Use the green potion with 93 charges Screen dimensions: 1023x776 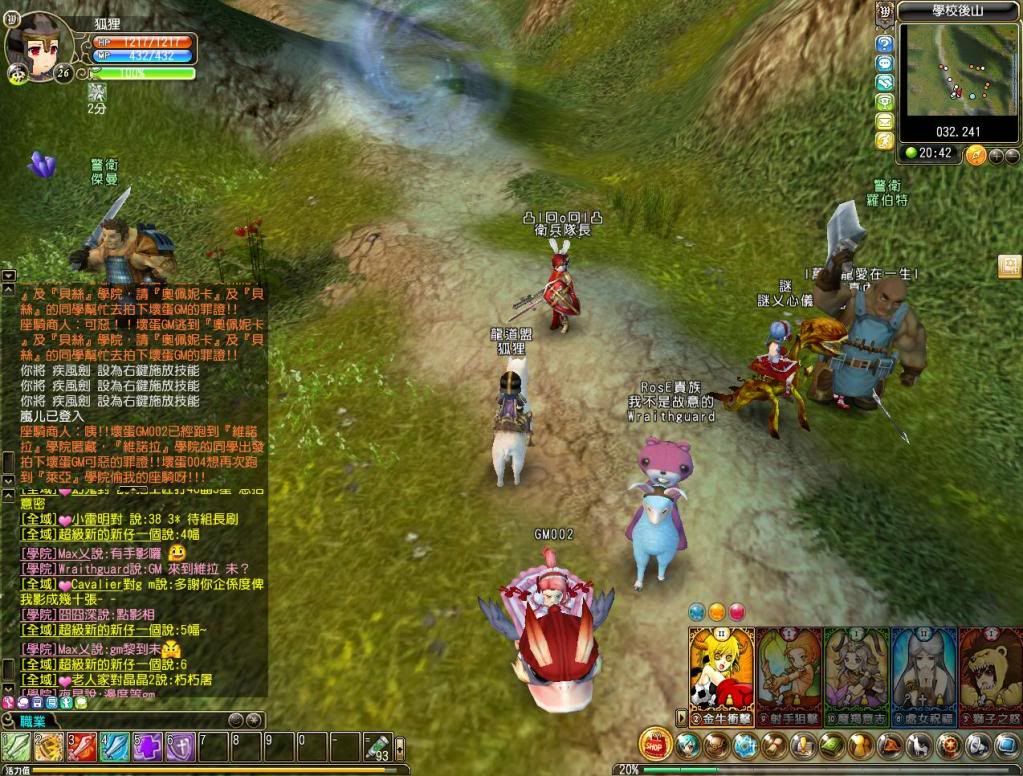pyautogui.click(x=377, y=747)
